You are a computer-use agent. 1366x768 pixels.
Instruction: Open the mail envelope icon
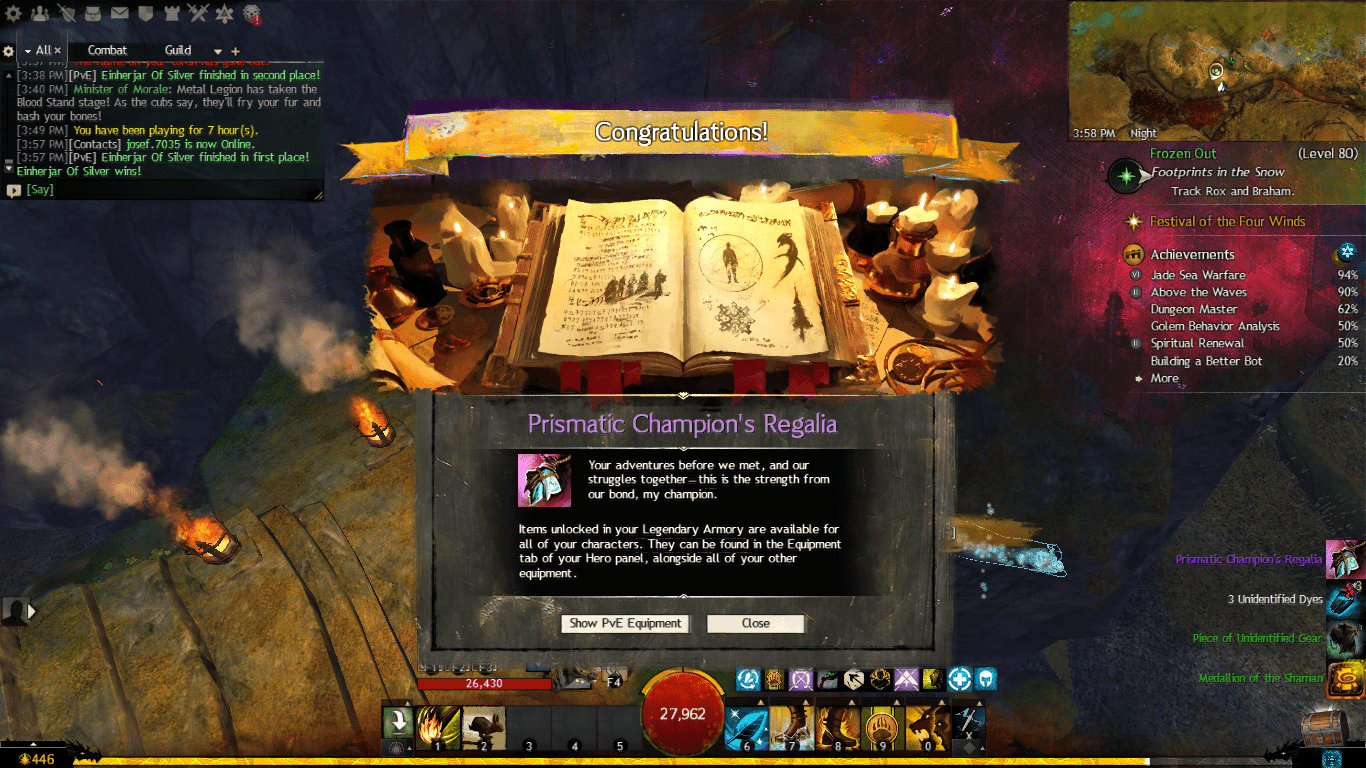pyautogui.click(x=119, y=13)
